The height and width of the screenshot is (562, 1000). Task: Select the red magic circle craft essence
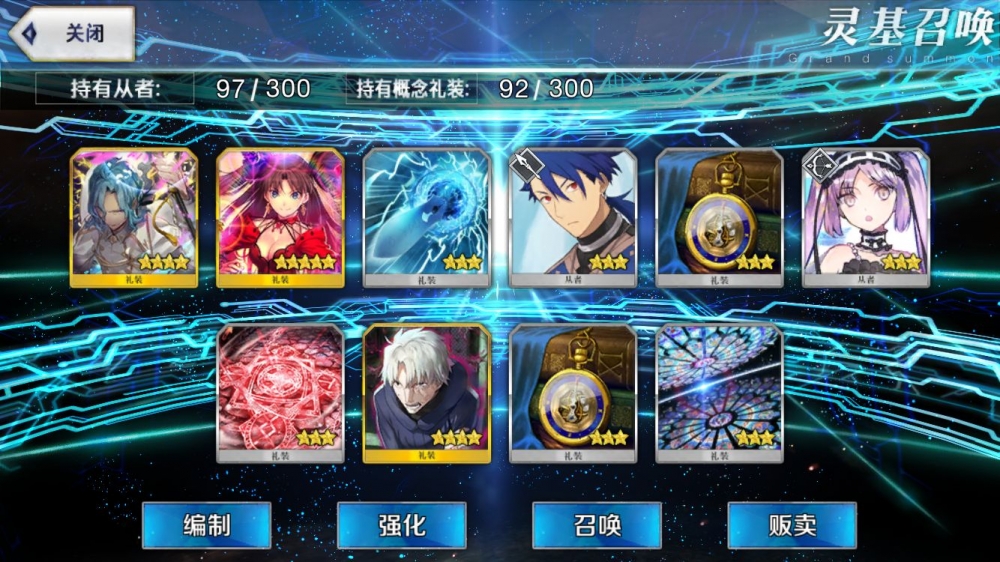tap(280, 393)
